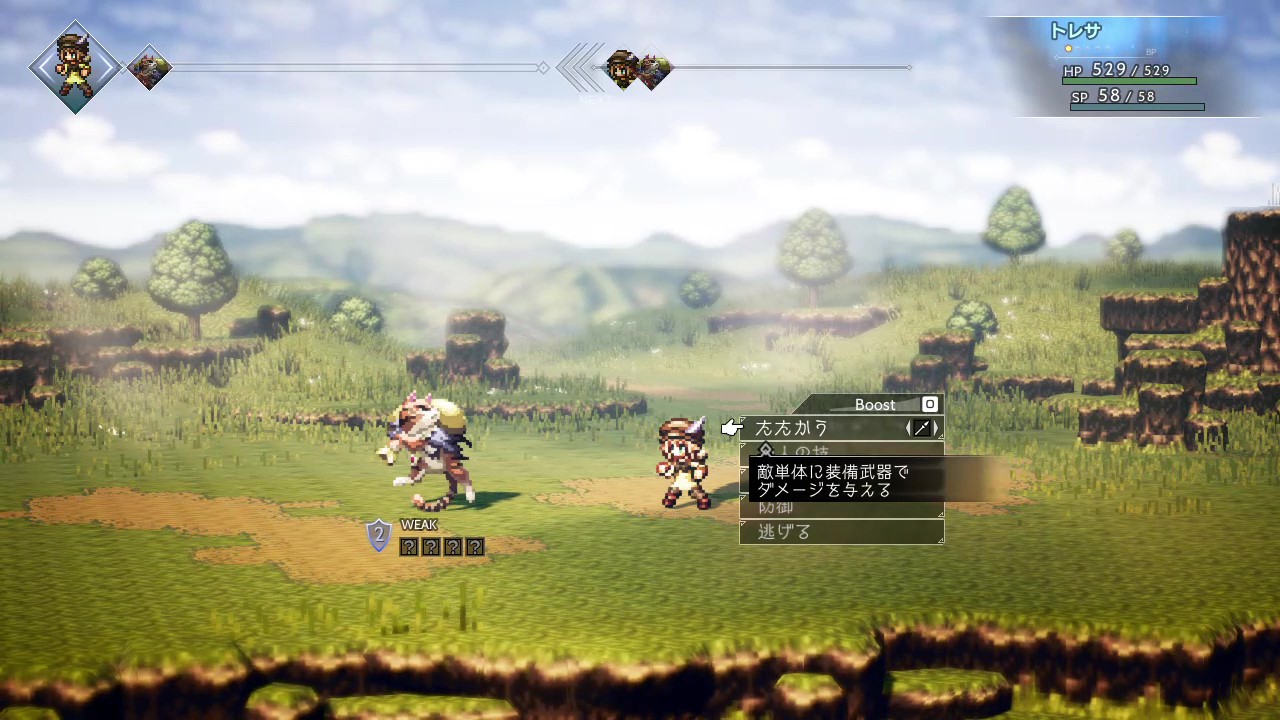
Task: Select Tressa's large portrait in the turn order
Action: coord(74,67)
